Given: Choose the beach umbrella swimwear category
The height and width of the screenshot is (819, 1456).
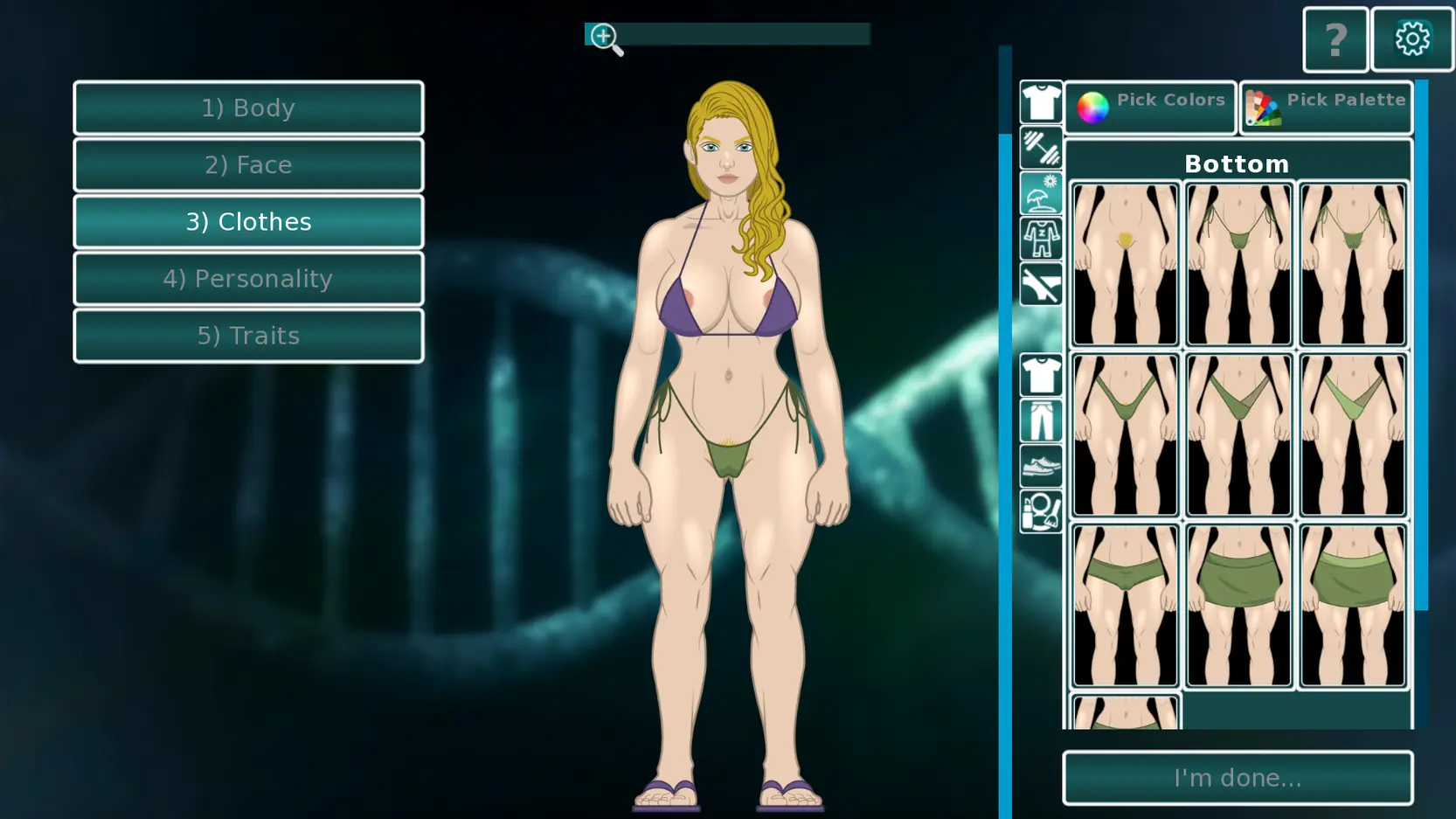Looking at the screenshot, I should coord(1040,193).
